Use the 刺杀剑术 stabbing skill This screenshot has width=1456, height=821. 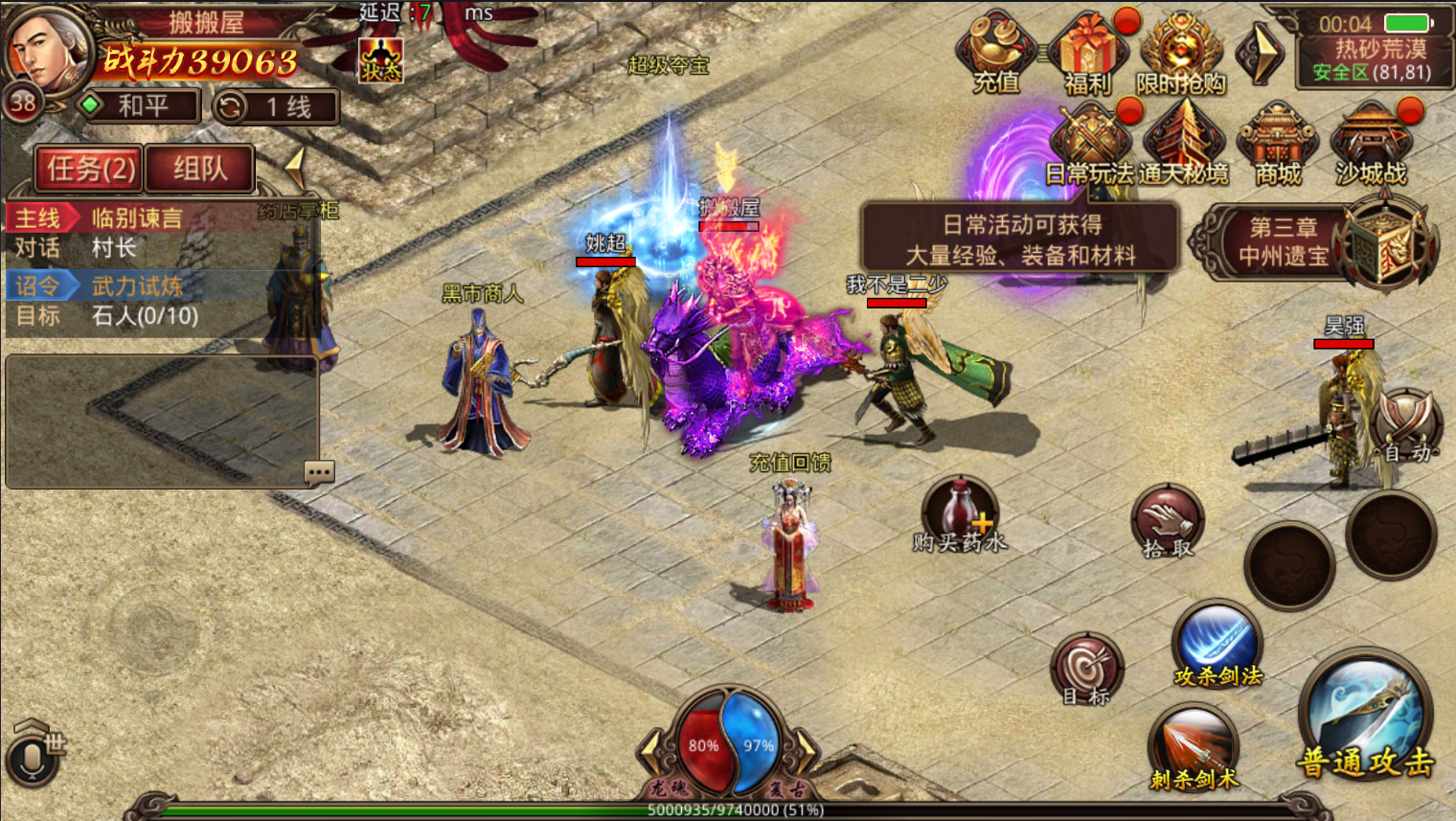click(1194, 748)
